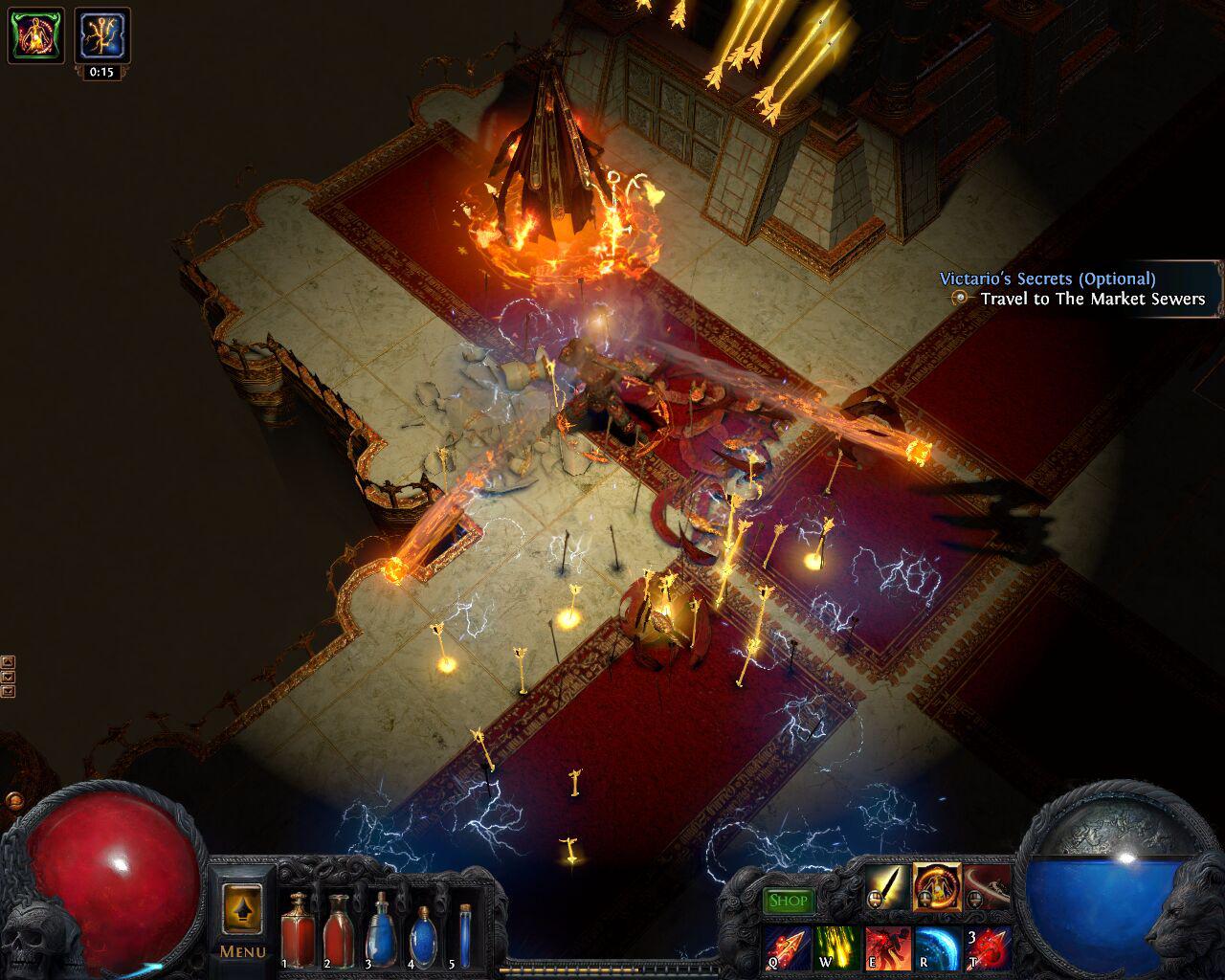This screenshot has height=980, width=1225.
Task: Activate the red explosive arrow skill on T
Action: [x=988, y=947]
